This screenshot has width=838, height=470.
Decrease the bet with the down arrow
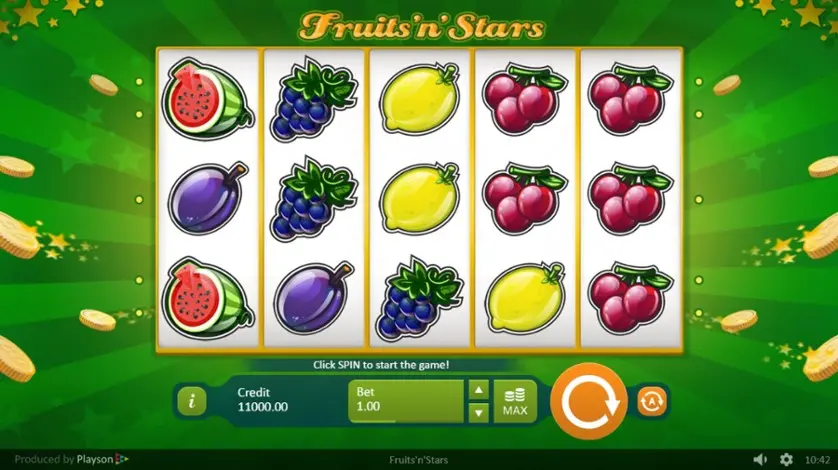coord(479,412)
